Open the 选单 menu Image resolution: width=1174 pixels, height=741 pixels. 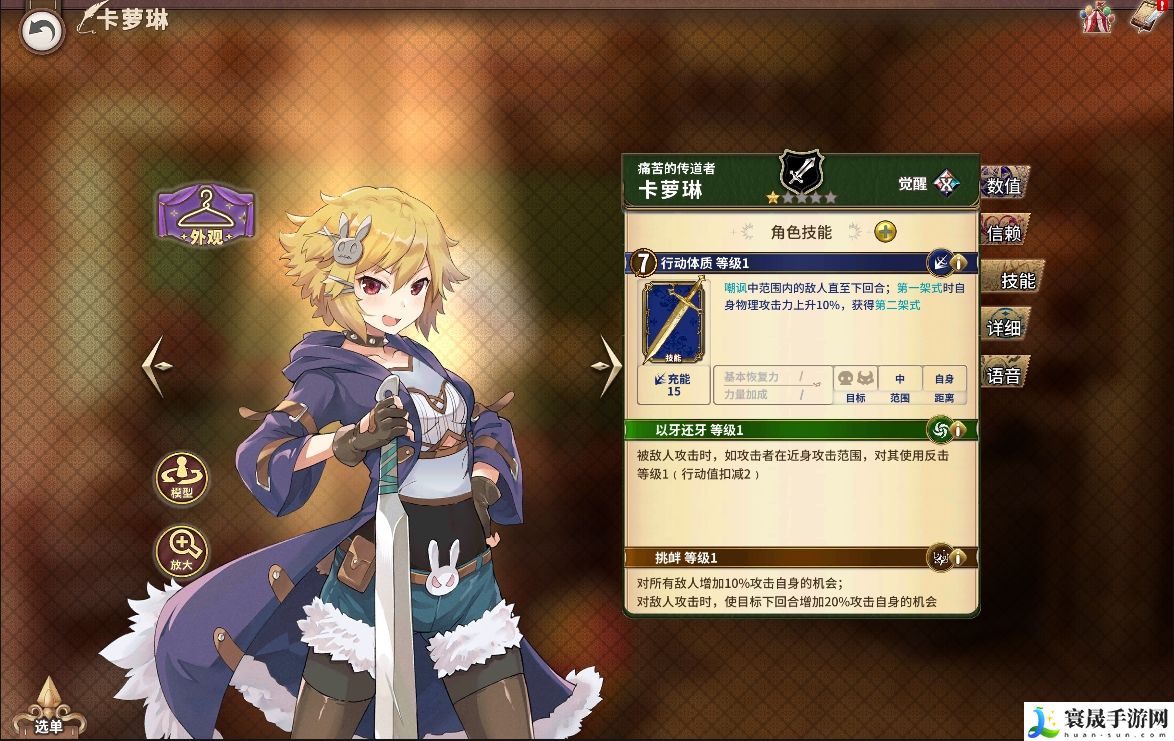click(48, 710)
